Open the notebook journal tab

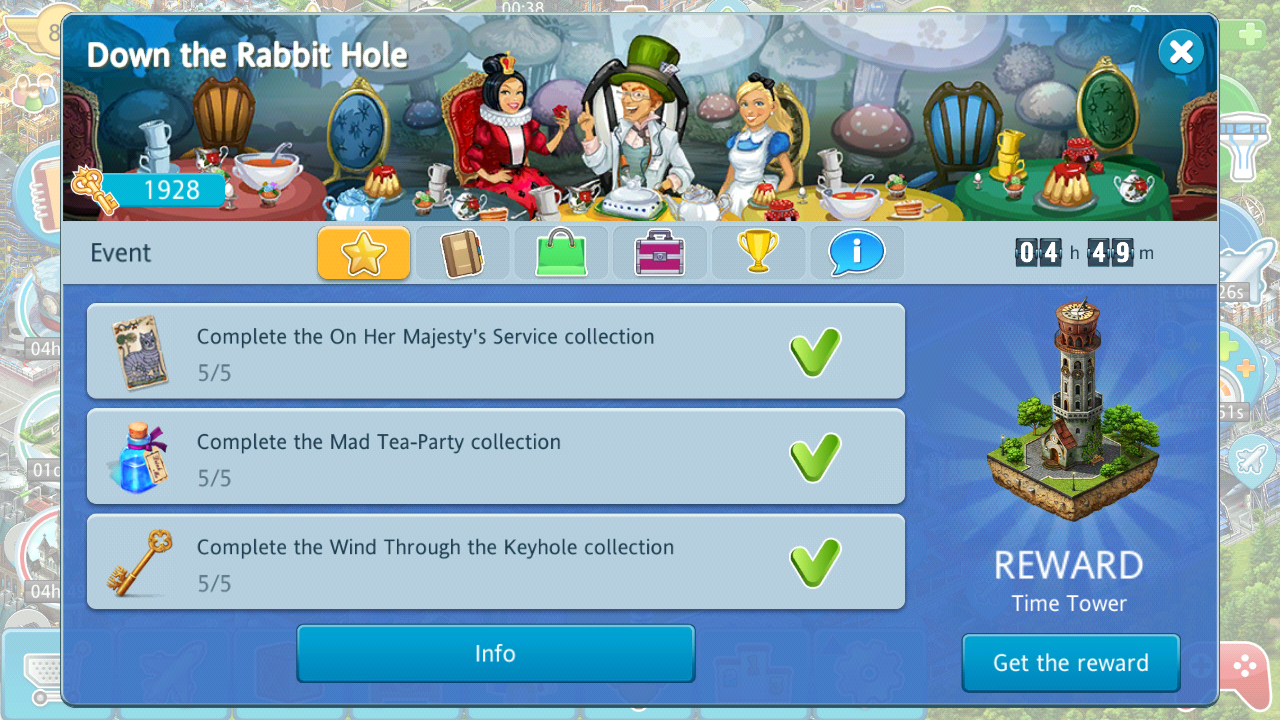click(462, 253)
